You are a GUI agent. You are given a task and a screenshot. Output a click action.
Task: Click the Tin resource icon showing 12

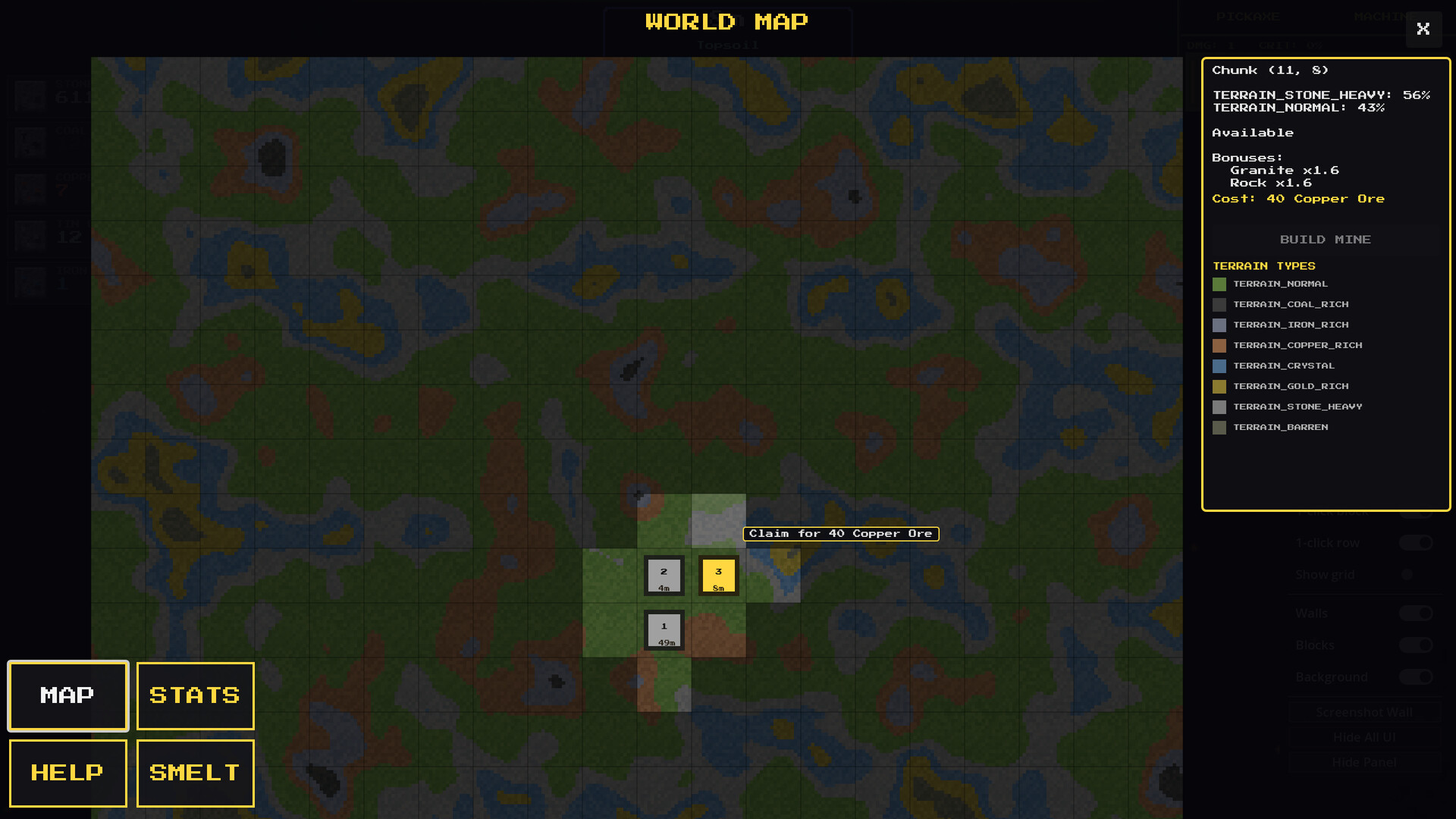coord(30,236)
